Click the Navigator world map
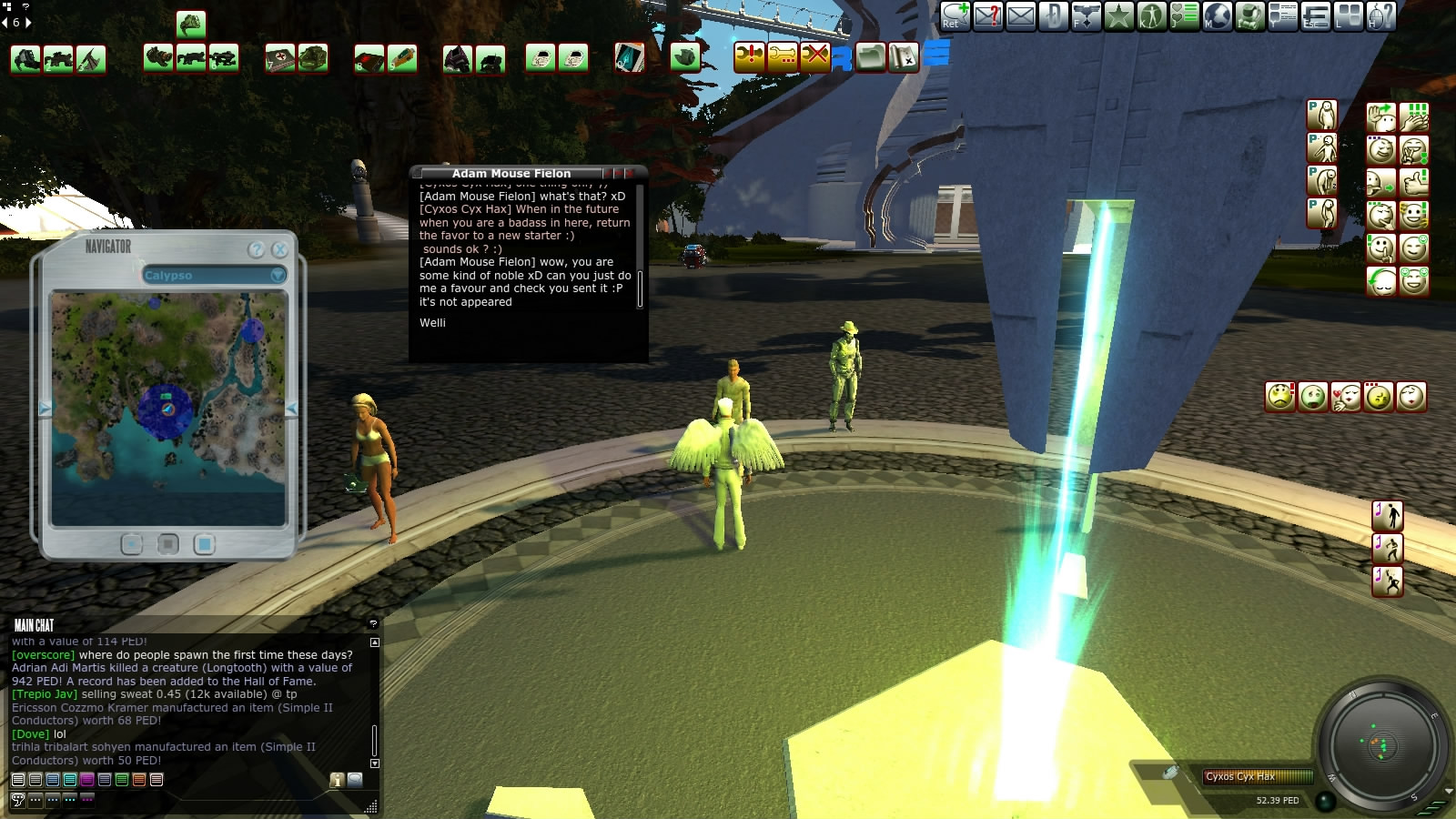The width and height of the screenshot is (1456, 819). click(169, 409)
